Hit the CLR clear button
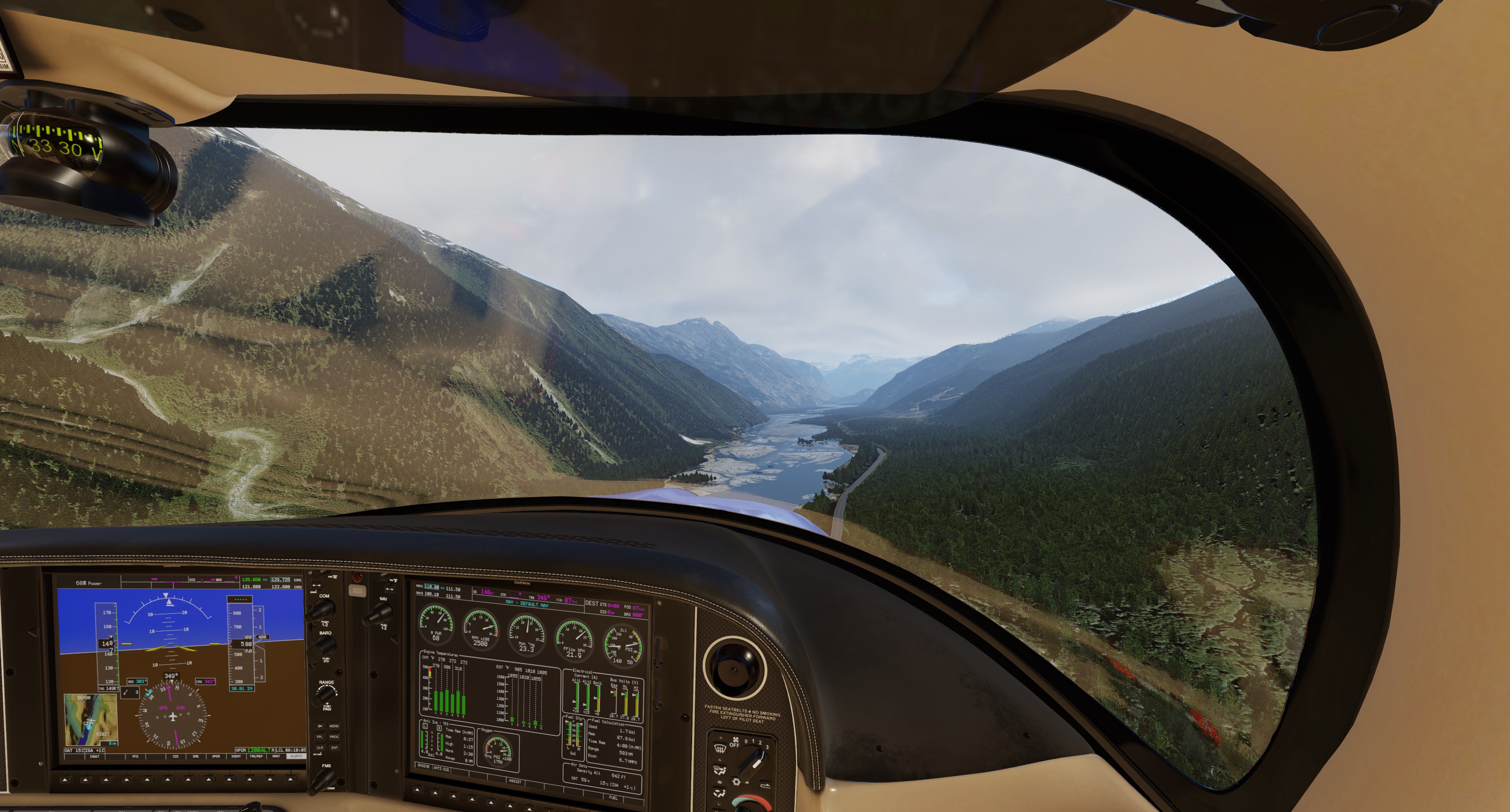The image size is (1510, 812). [320, 748]
